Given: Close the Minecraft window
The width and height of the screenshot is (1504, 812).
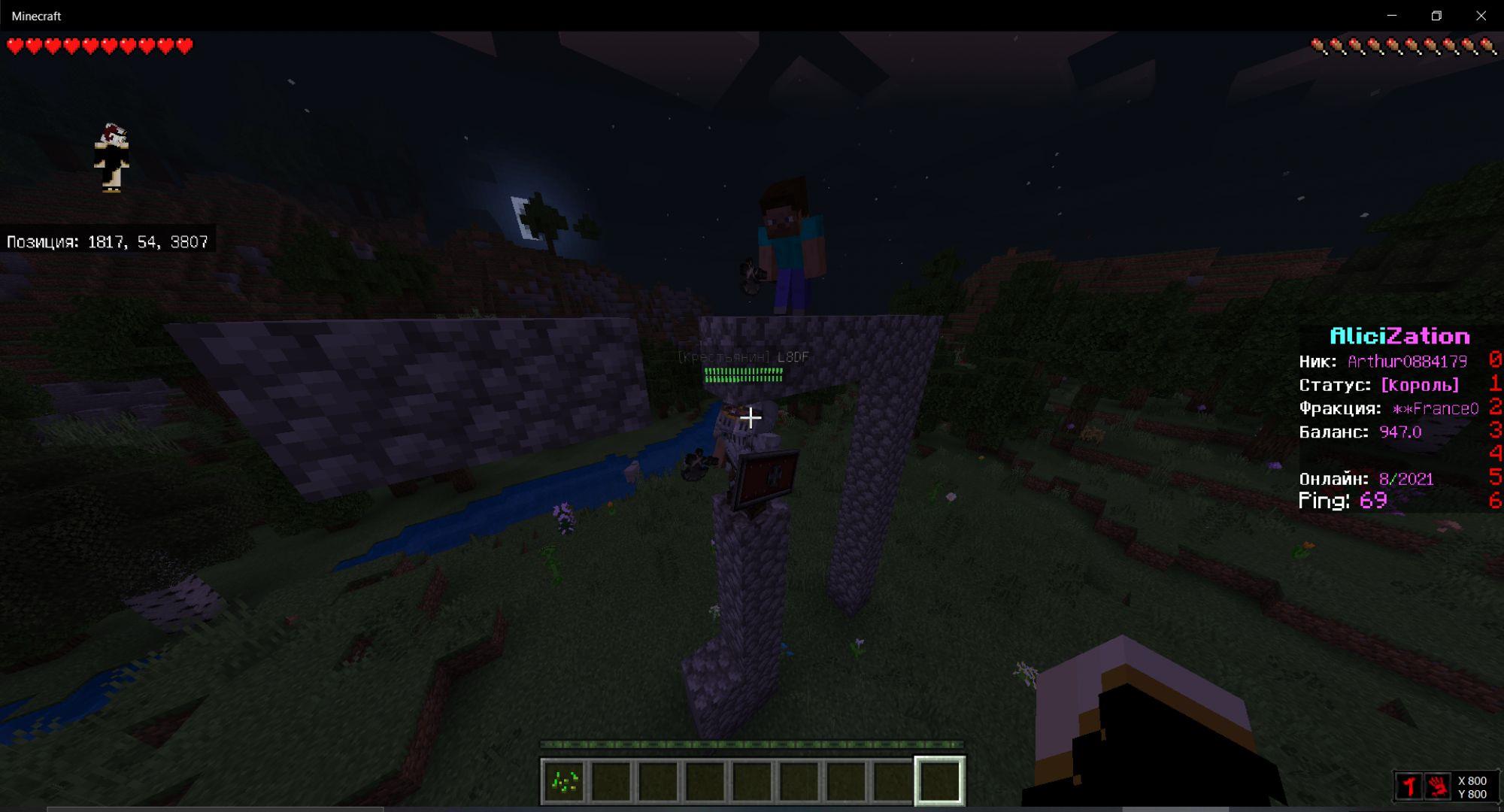Looking at the screenshot, I should (1481, 16).
